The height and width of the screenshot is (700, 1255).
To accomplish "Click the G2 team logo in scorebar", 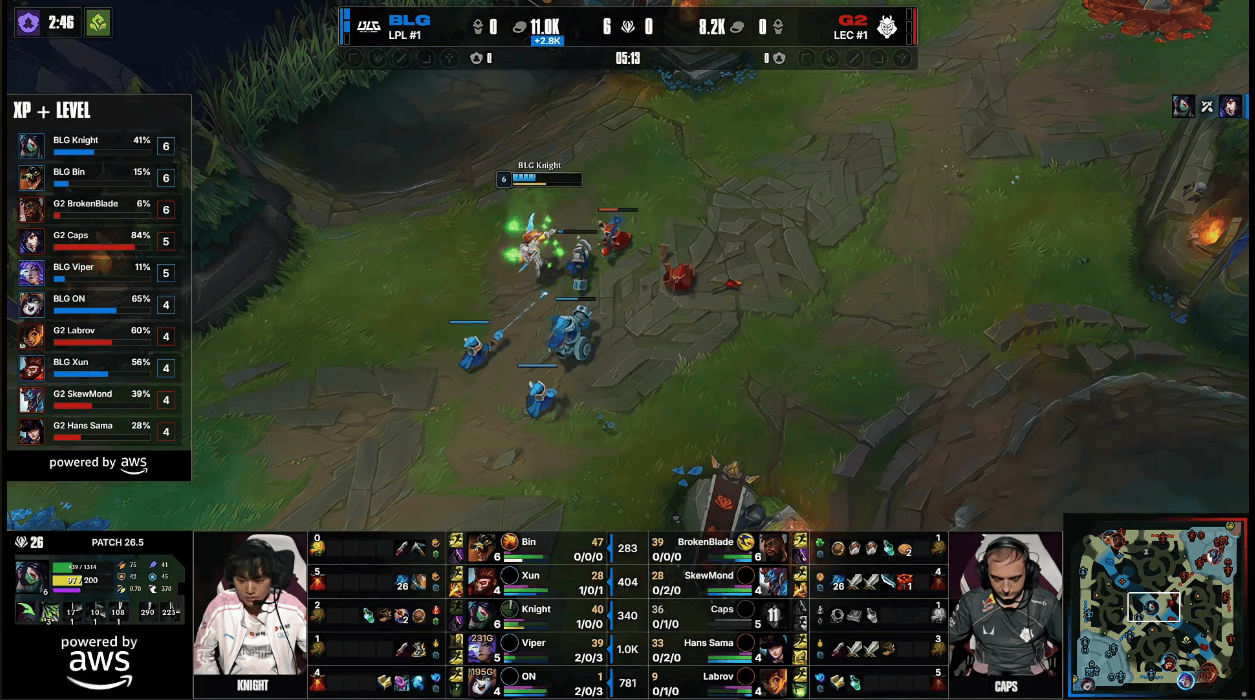I will 887,26.
